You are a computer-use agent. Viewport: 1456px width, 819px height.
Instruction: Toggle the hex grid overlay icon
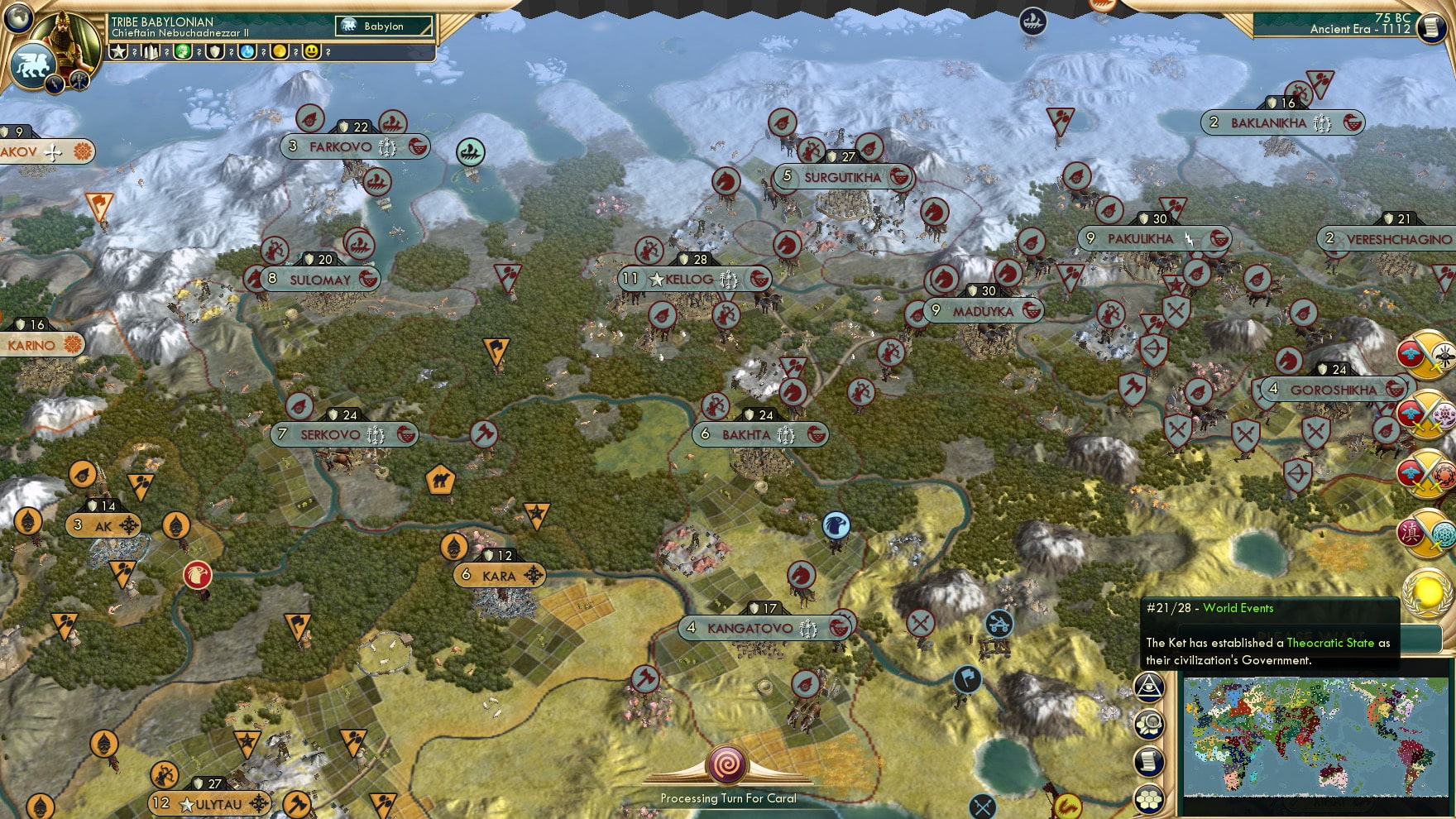(1150, 796)
